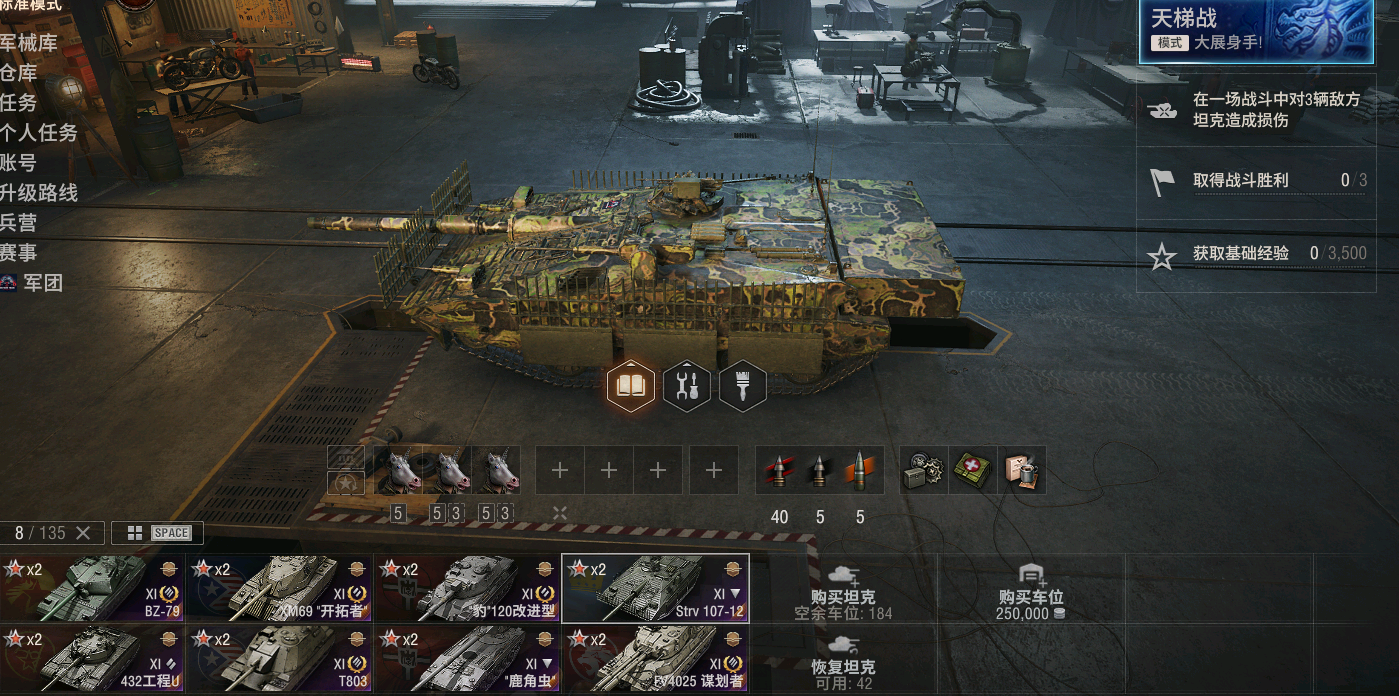Clear the 8/135 tank filter
The image size is (1399, 696).
pos(83,533)
